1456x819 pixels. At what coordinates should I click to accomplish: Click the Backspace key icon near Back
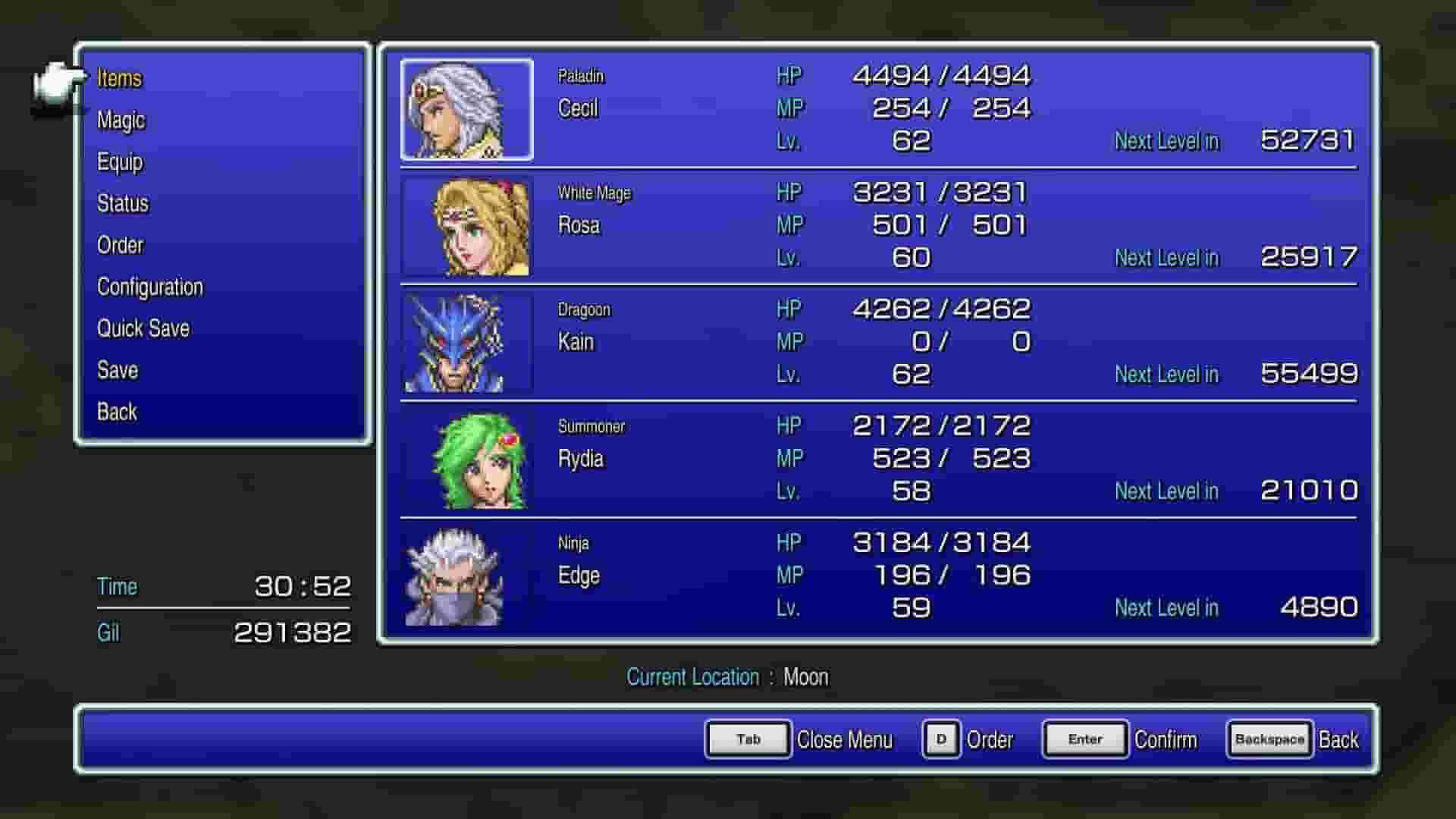point(1269,739)
